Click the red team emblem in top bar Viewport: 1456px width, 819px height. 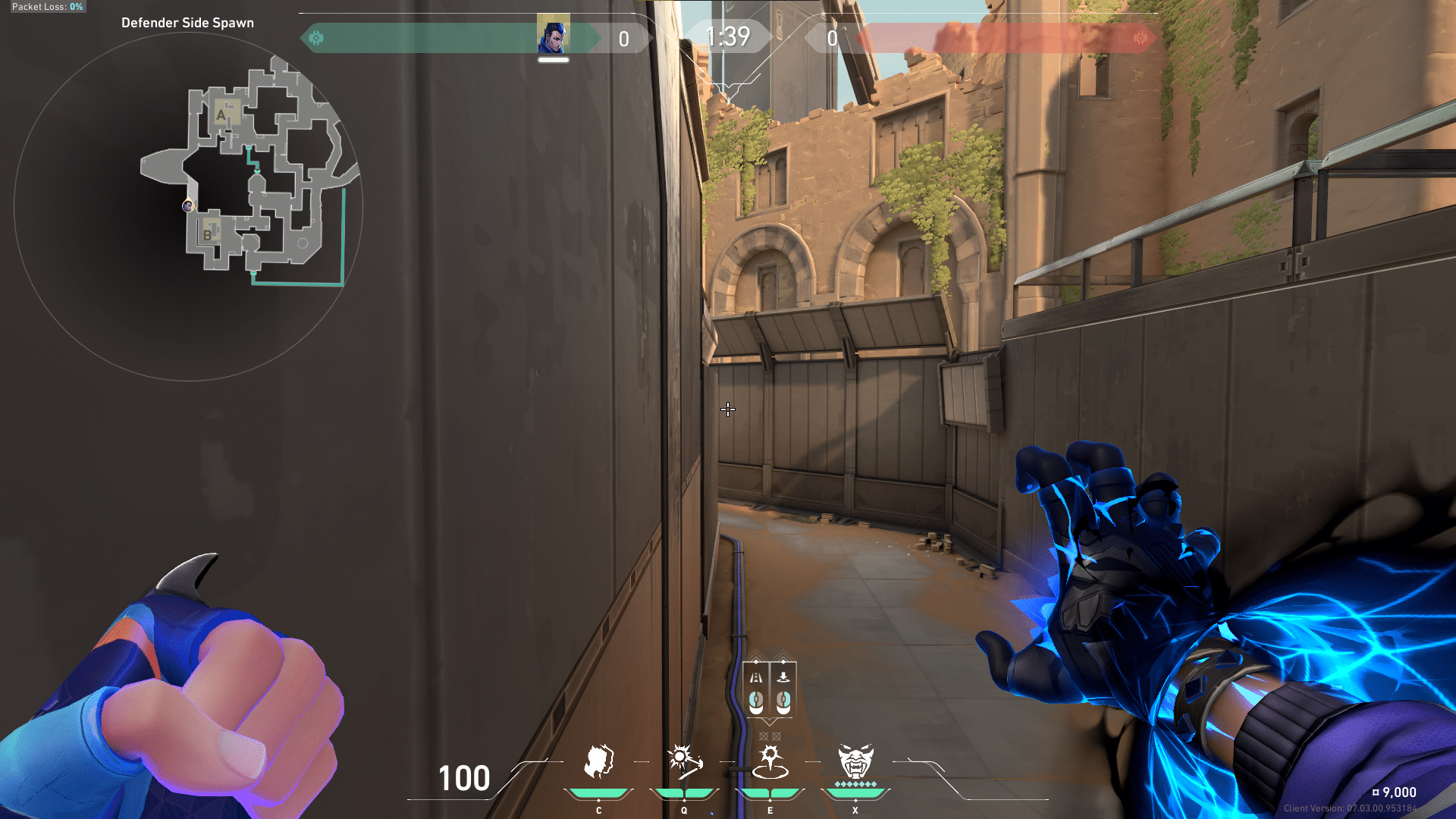(x=1140, y=38)
